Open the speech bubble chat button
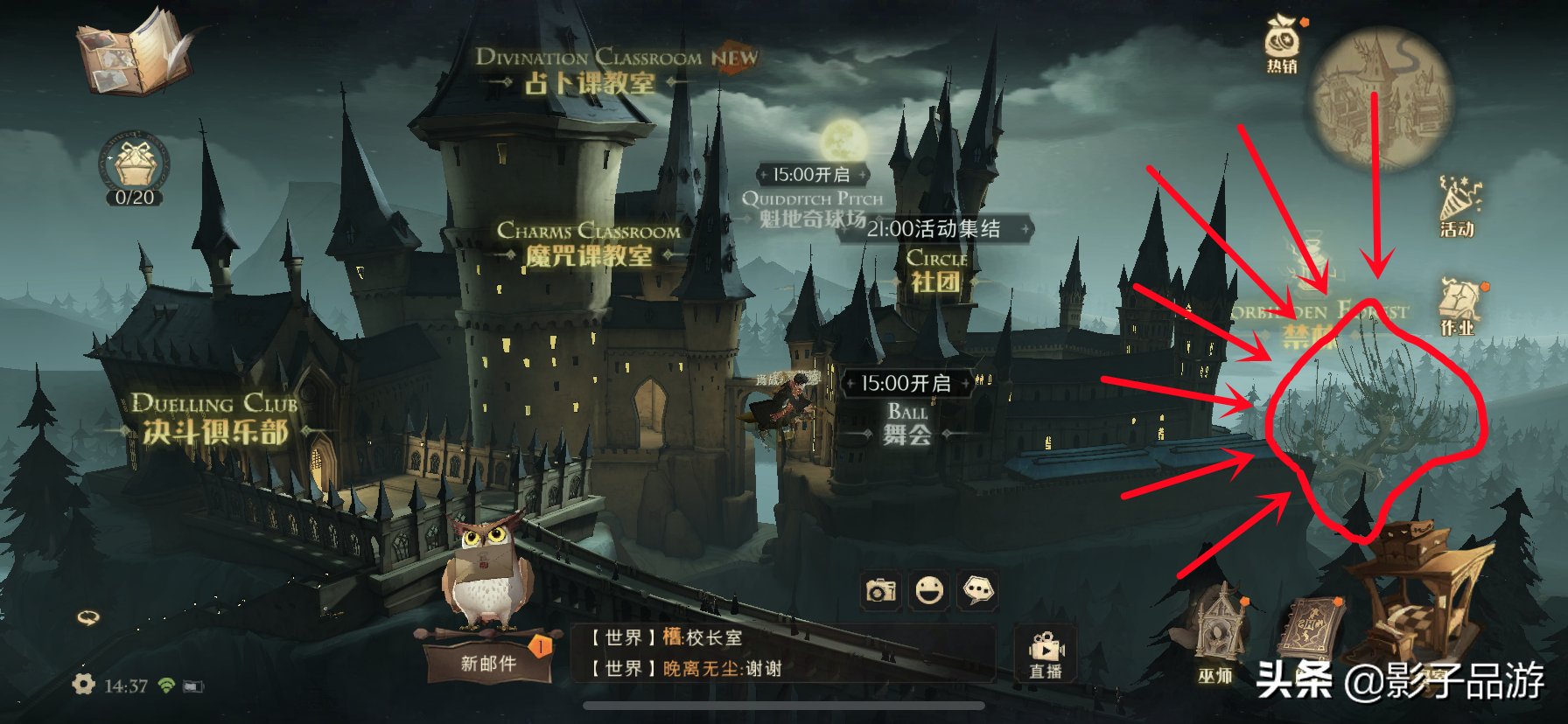The image size is (1568, 724). (x=978, y=591)
